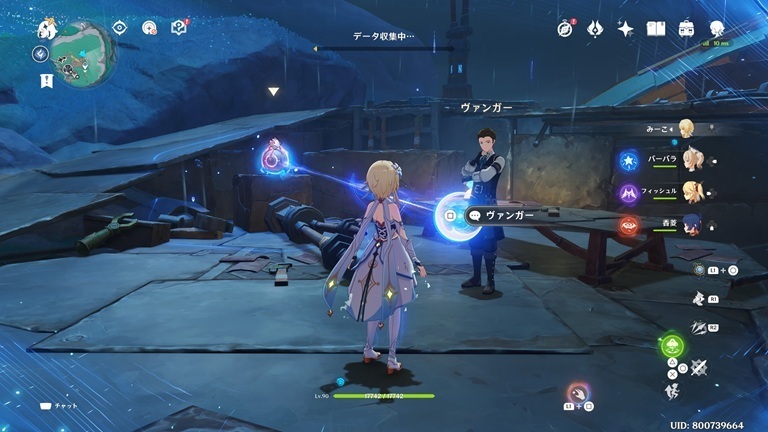Viewport: 768px width, 432px height.
Task: Open the circular minimap
Action: coord(83,50)
